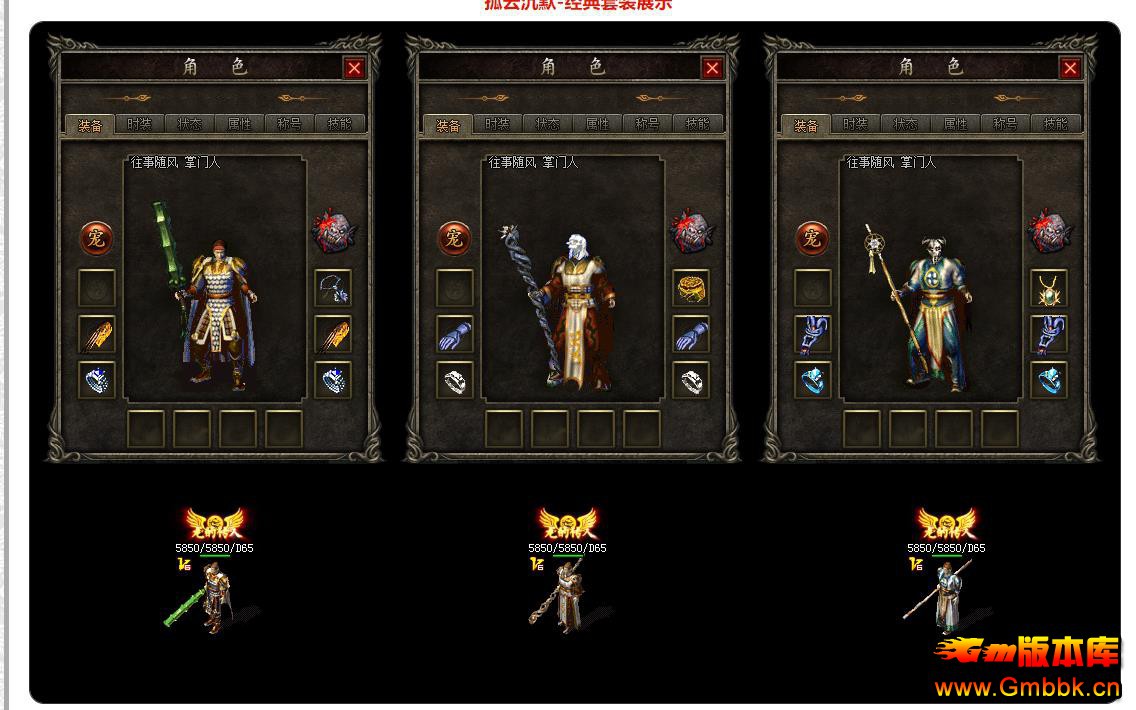Image resolution: width=1136 pixels, height=710 pixels.
Task: Open the 宠 pet button beside the mage
Action: tap(455, 238)
